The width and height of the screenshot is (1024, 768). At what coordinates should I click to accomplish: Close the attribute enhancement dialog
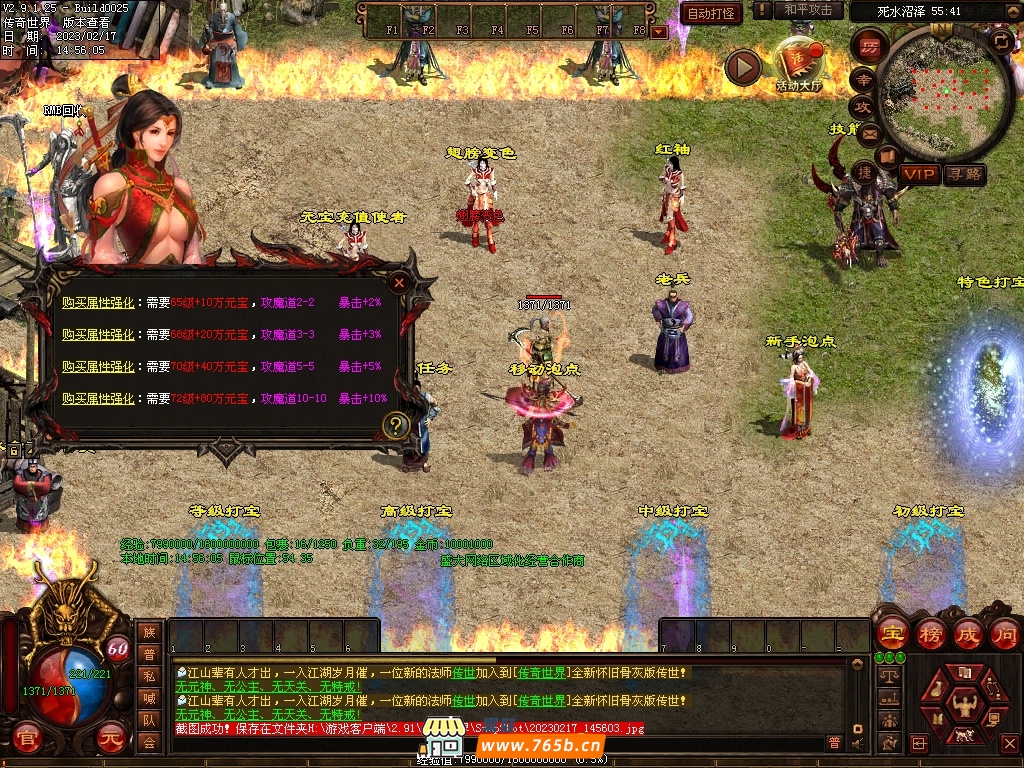(399, 283)
